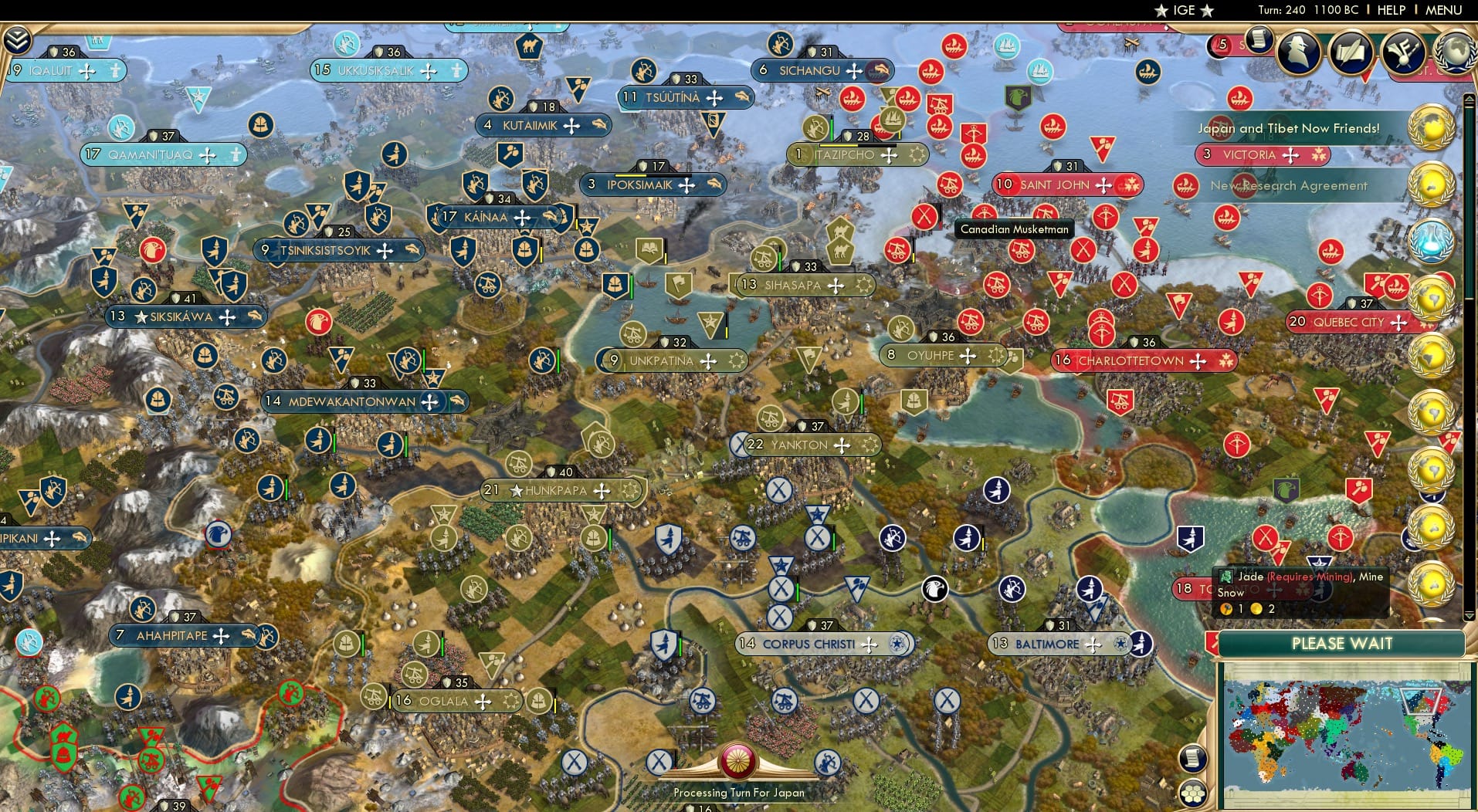View the notification log scroll beside the minimap
The image size is (1478, 812).
[1193, 758]
